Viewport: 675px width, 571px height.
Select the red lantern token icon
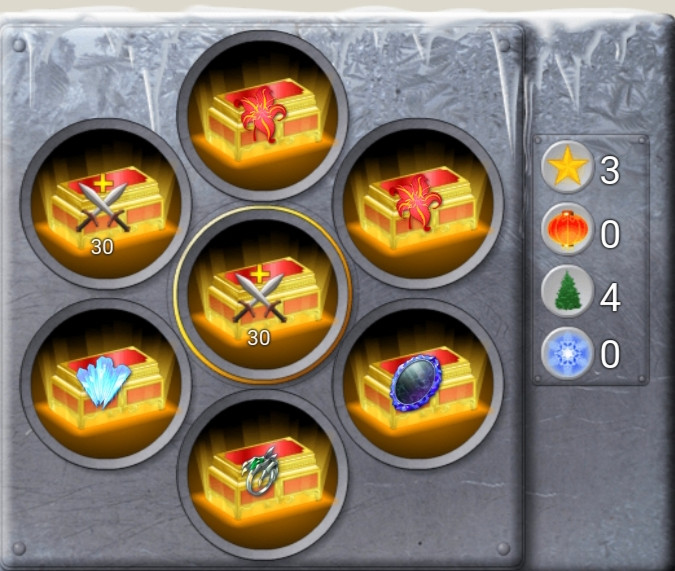[567, 232]
